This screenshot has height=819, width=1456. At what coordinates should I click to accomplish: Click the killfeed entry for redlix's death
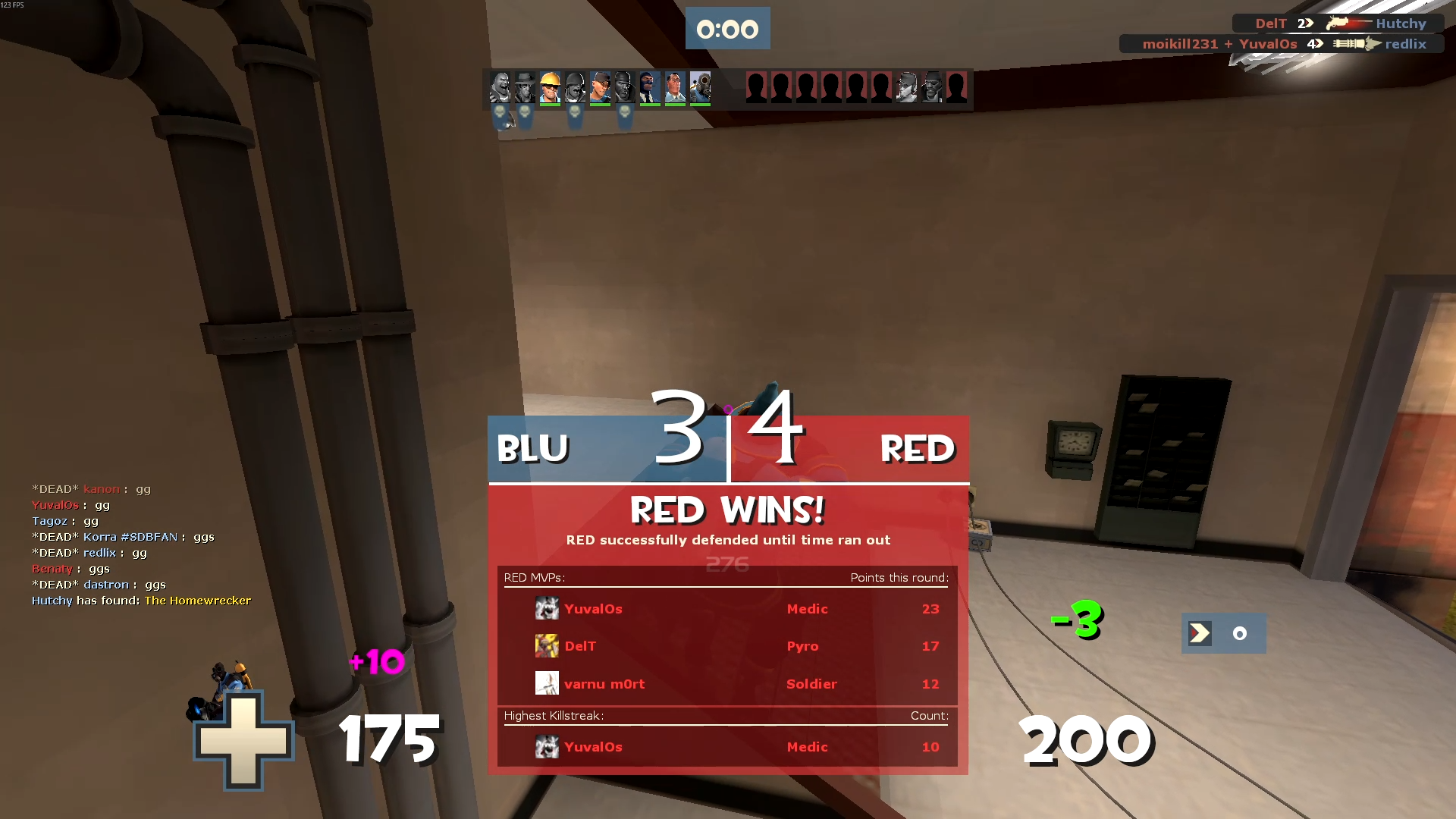(1282, 44)
